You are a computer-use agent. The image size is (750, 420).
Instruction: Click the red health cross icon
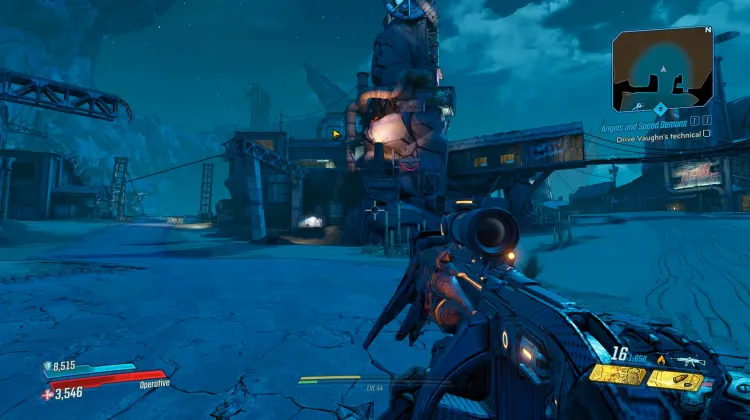pos(46,395)
